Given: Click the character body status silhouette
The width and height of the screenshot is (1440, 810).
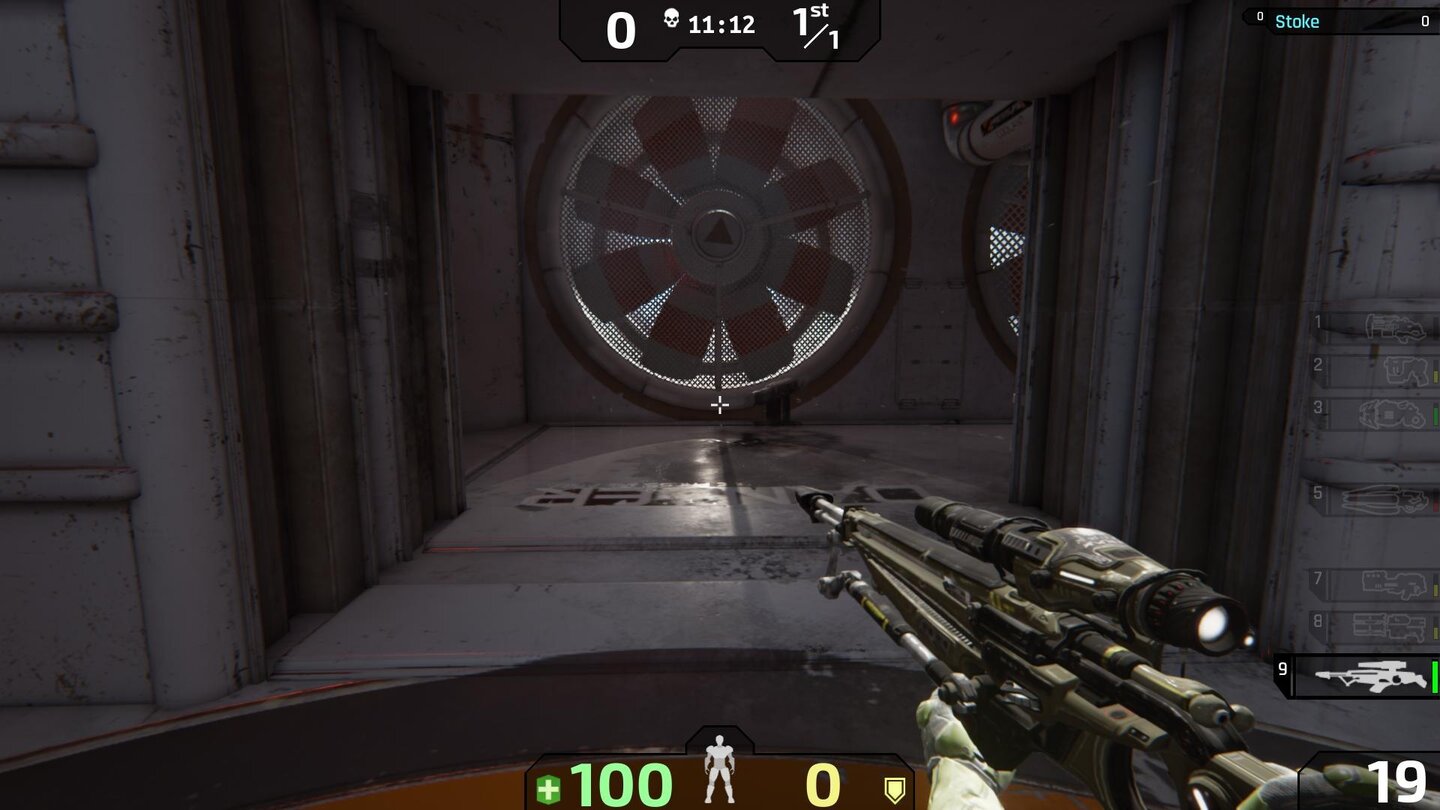Looking at the screenshot, I should [719, 767].
